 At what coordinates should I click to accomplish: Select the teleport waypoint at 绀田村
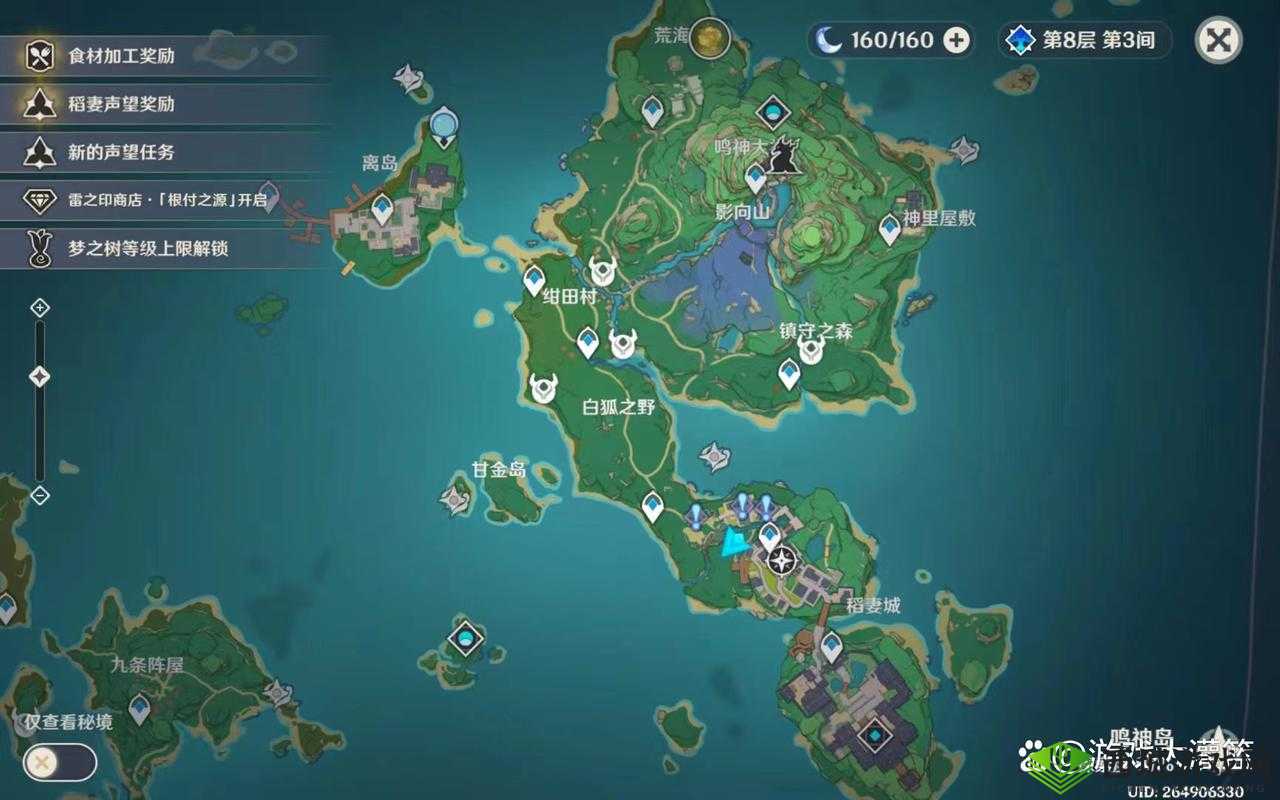(535, 280)
